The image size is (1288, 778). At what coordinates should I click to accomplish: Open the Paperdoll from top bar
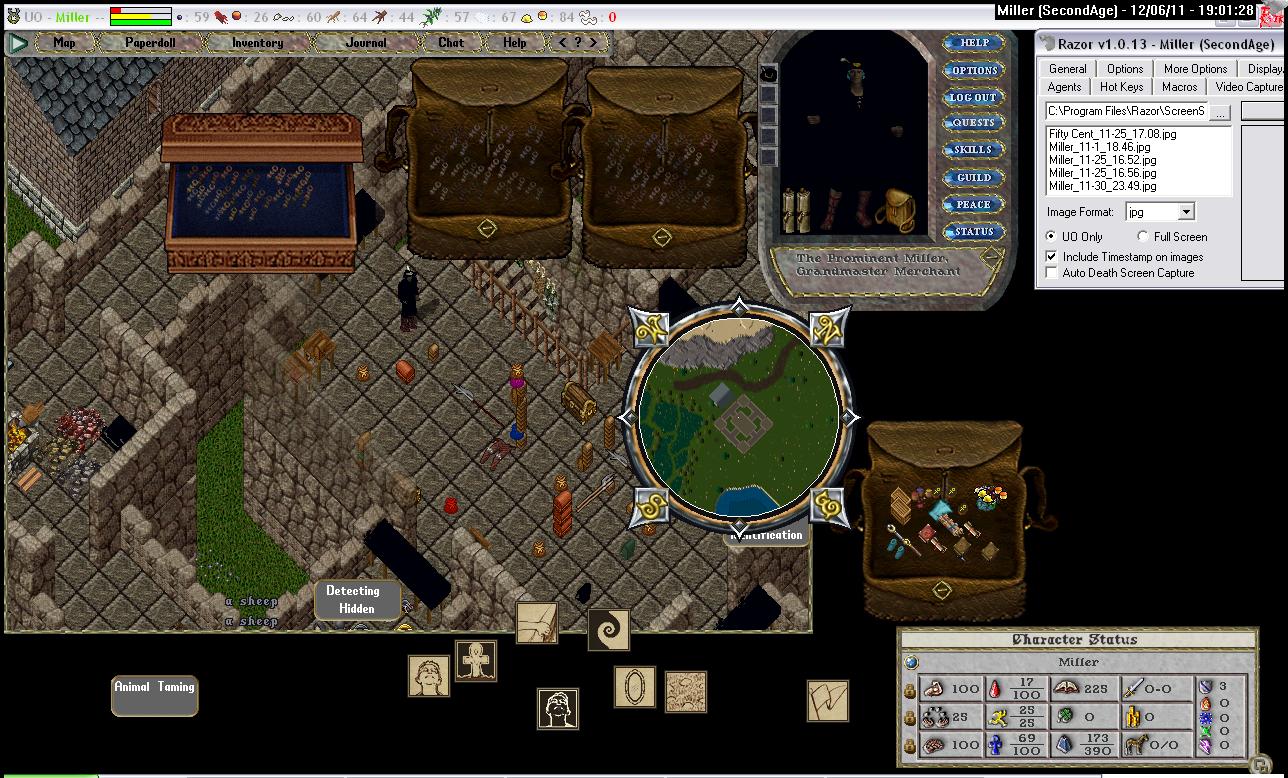[x=150, y=43]
